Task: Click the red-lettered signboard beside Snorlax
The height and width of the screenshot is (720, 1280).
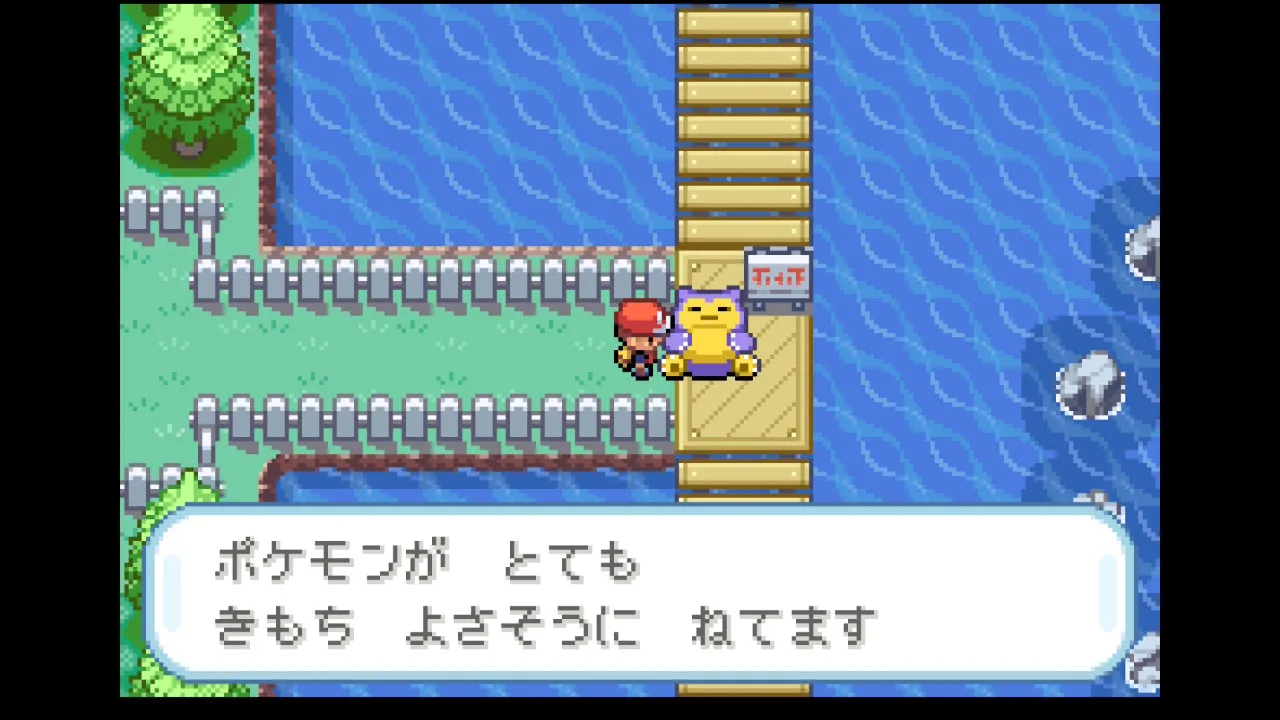Action: [778, 275]
